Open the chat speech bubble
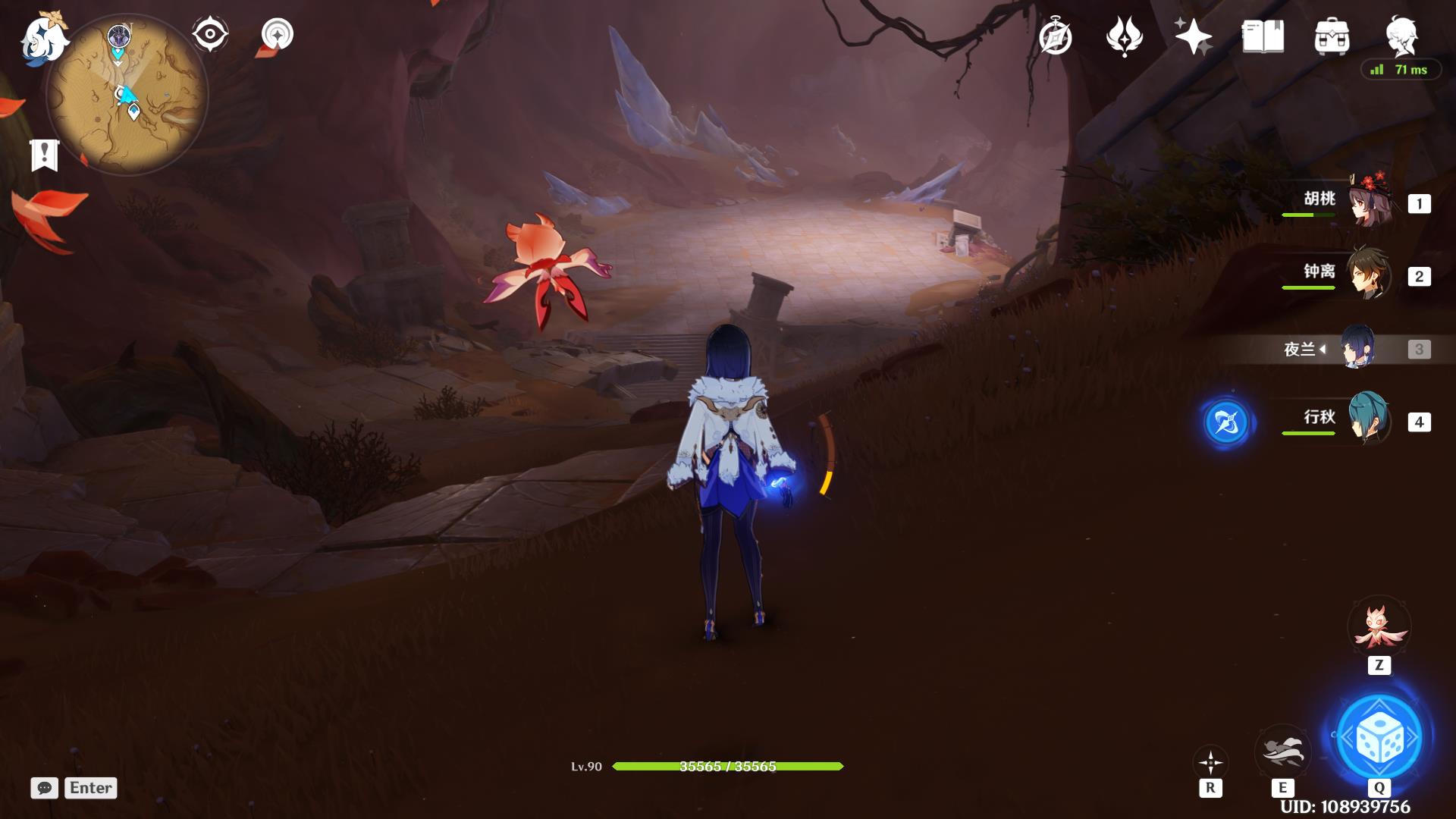Viewport: 1456px width, 819px height. [44, 788]
